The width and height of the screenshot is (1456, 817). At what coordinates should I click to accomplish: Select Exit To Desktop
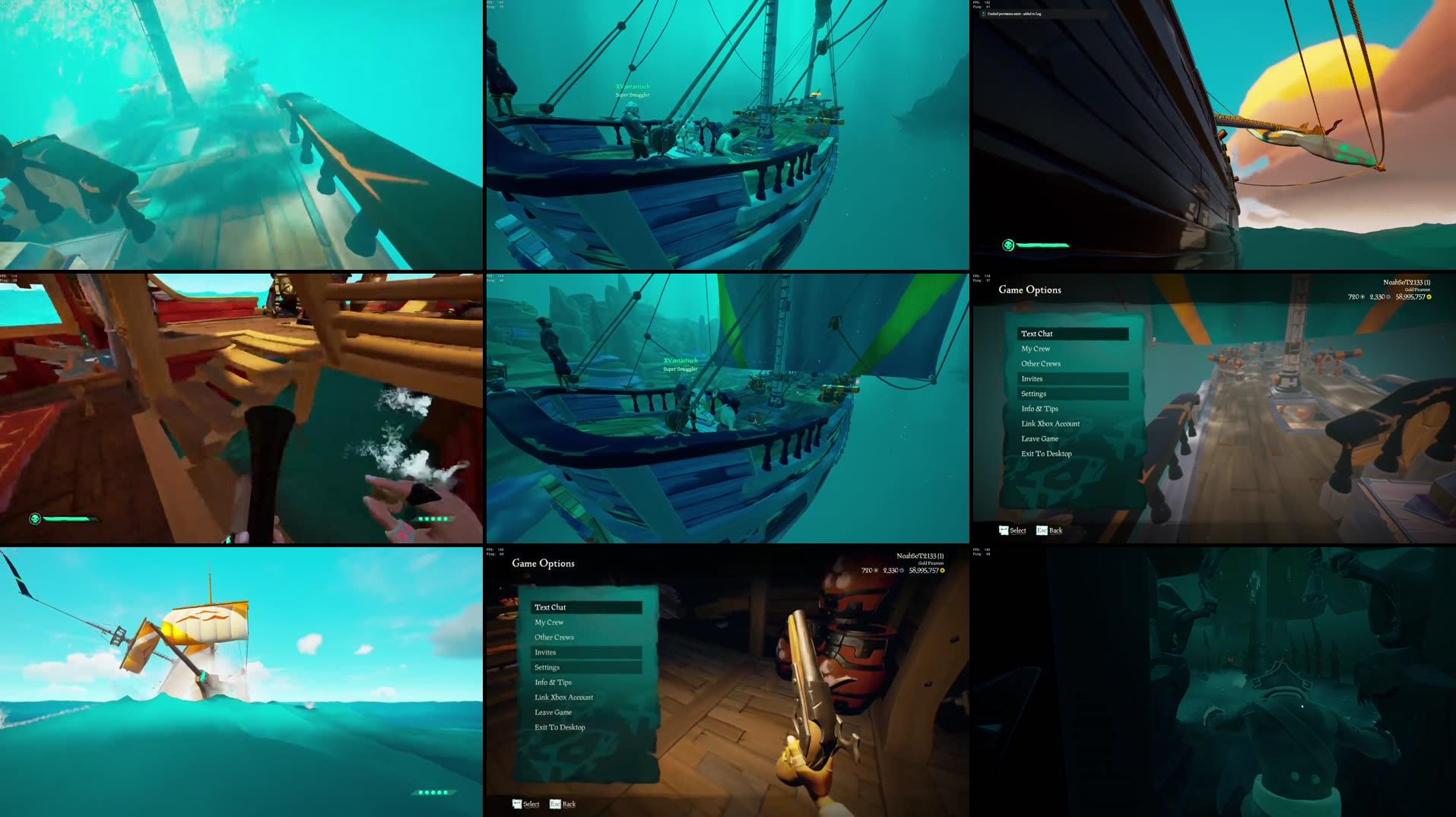coord(1045,453)
